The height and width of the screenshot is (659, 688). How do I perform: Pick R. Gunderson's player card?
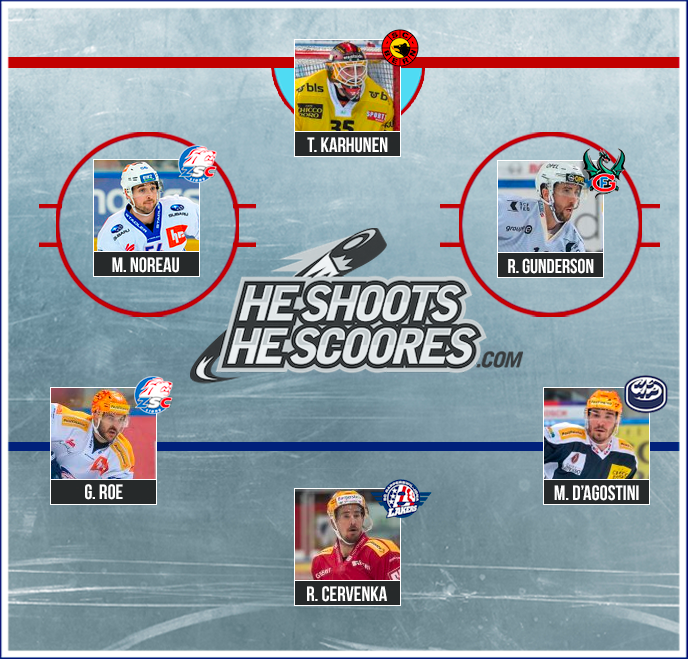(550, 218)
